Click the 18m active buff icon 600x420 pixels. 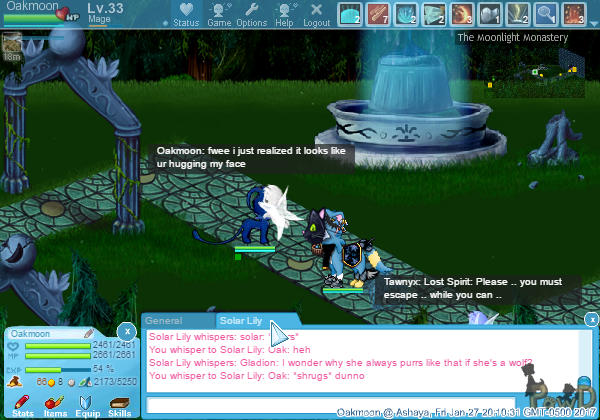[x=12, y=45]
